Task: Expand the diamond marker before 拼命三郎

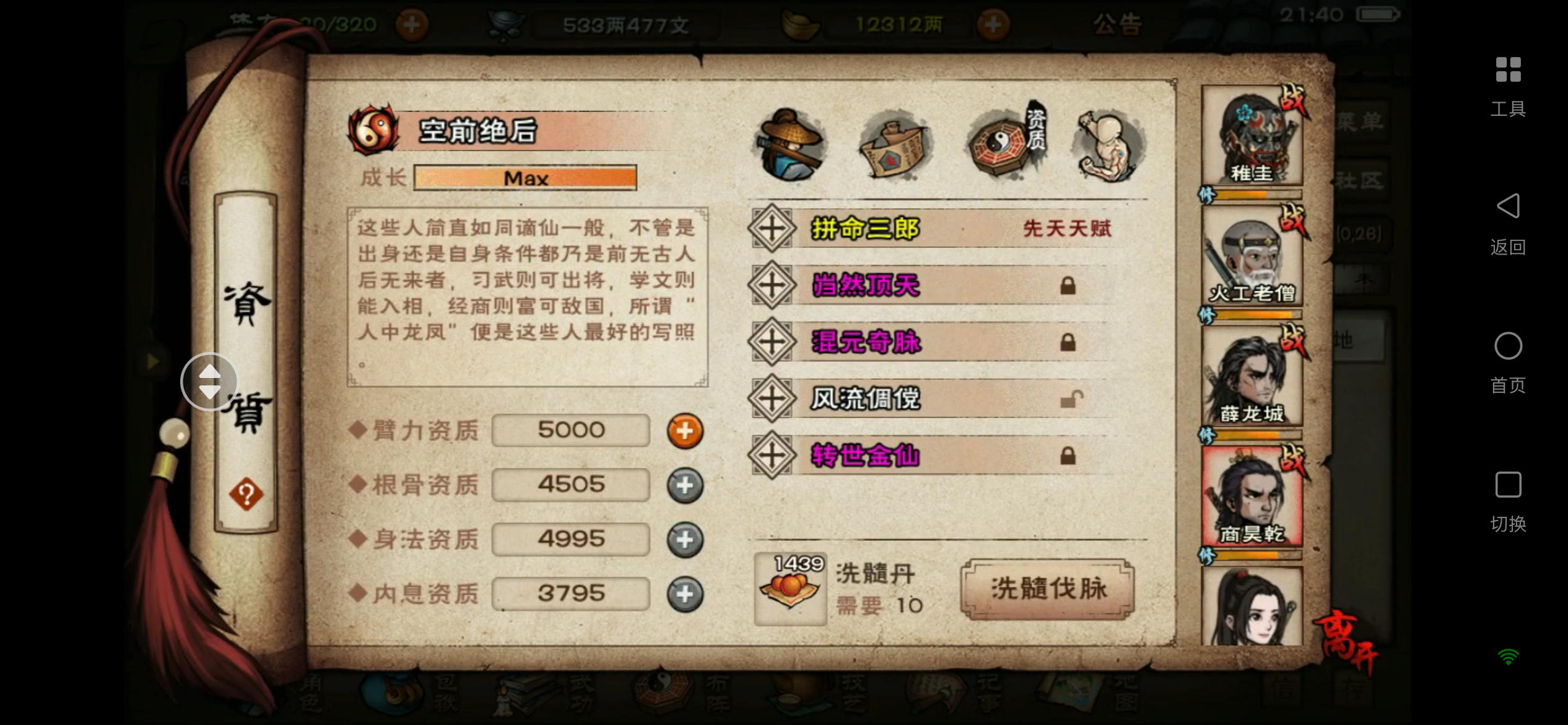Action: [x=771, y=228]
